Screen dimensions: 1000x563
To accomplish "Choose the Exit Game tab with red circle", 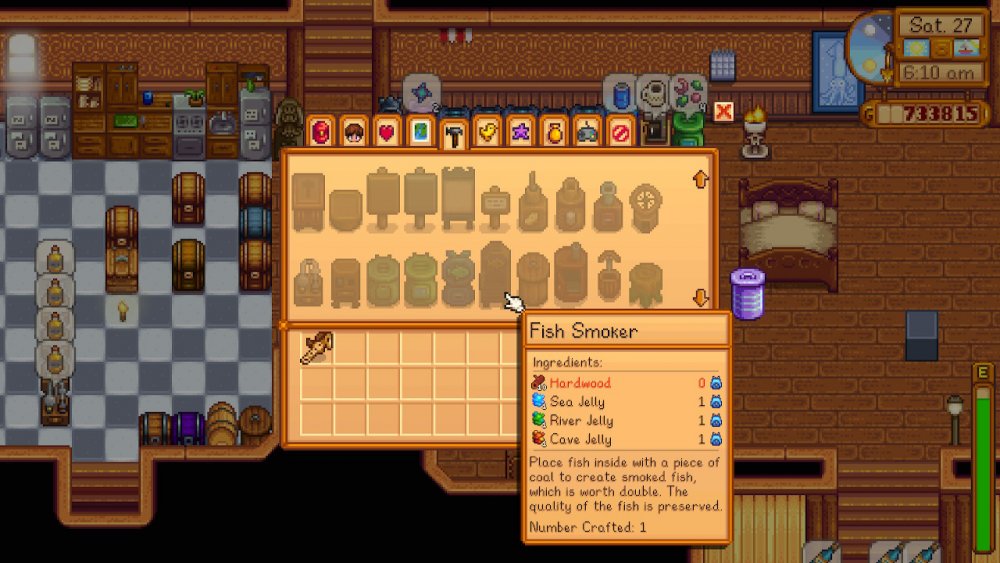I will click(x=621, y=132).
